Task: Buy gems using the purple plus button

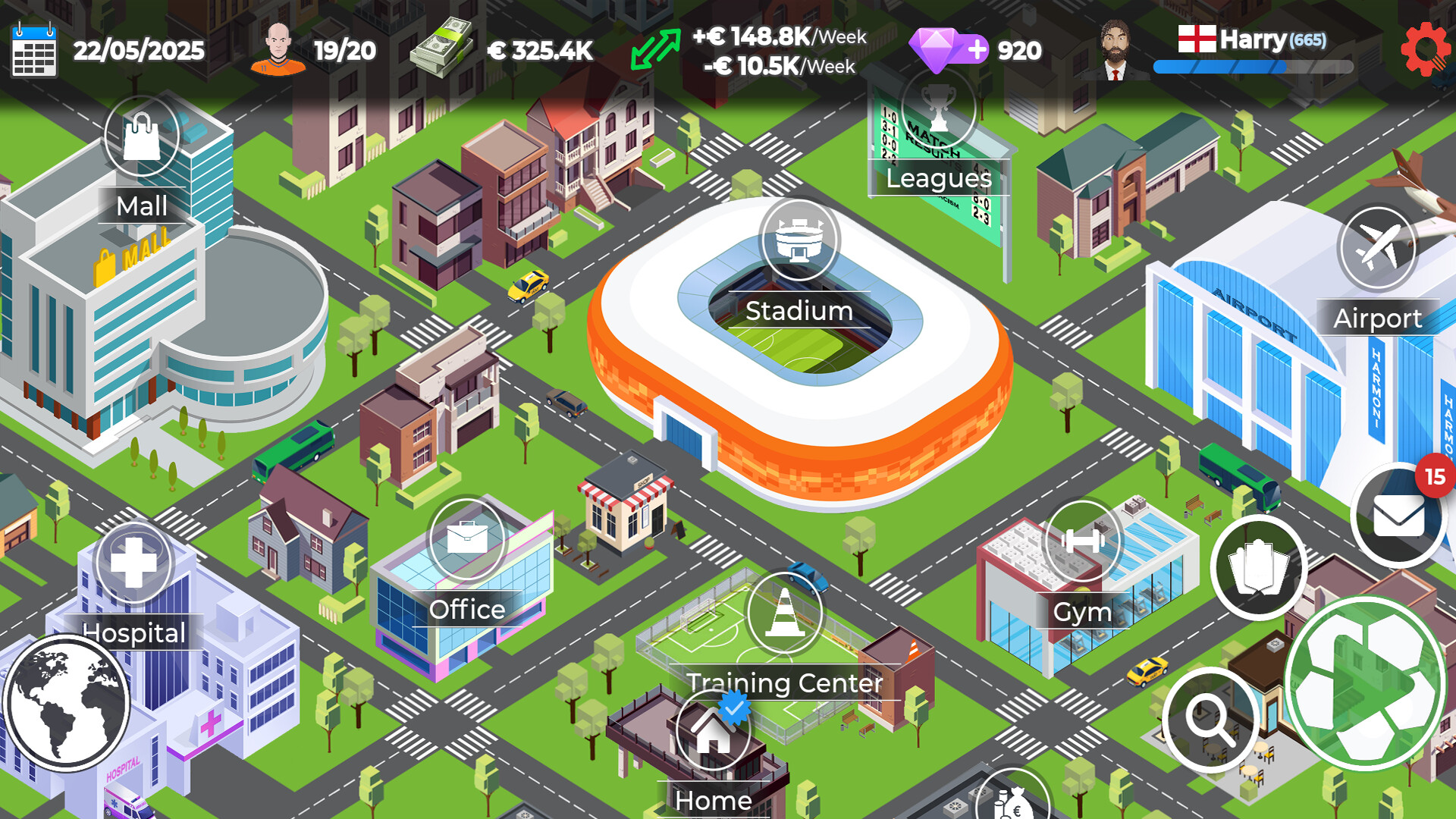Action: tap(978, 50)
